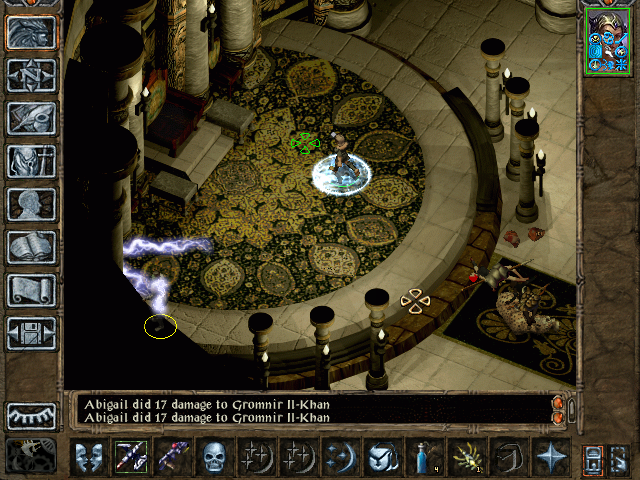Click the select-all party button

[592, 457]
